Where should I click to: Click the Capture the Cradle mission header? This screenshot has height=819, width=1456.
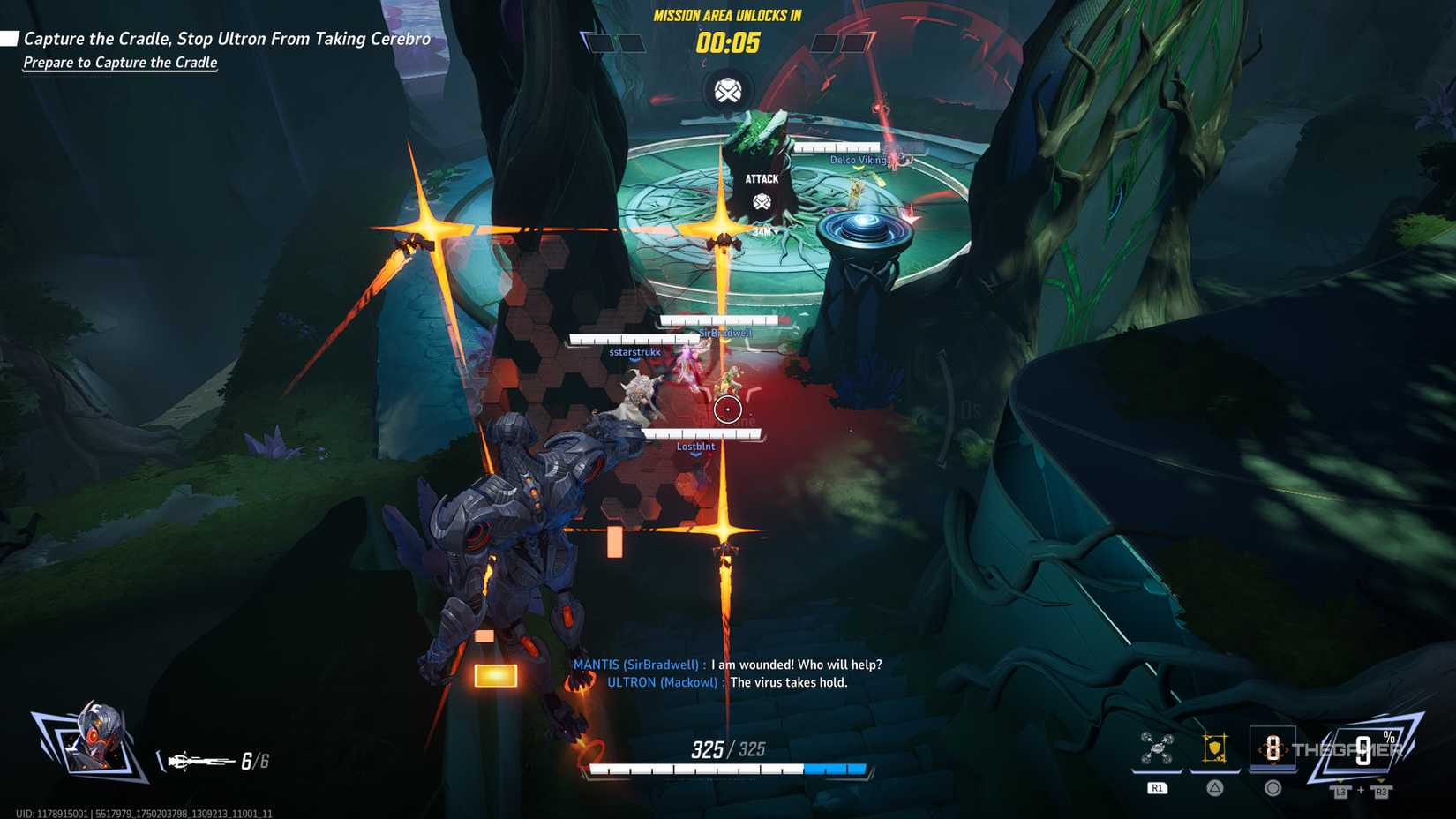point(228,39)
